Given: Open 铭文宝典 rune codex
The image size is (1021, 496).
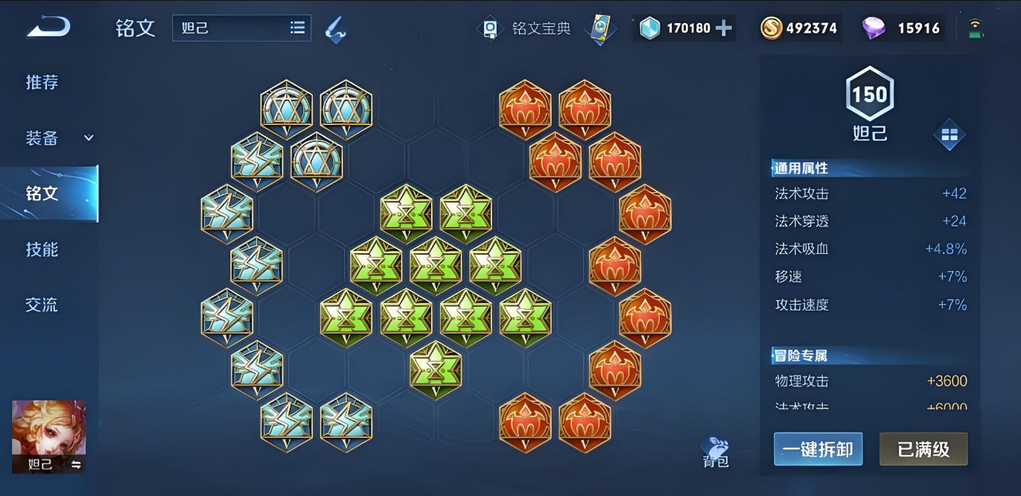Looking at the screenshot, I should tap(527, 28).
